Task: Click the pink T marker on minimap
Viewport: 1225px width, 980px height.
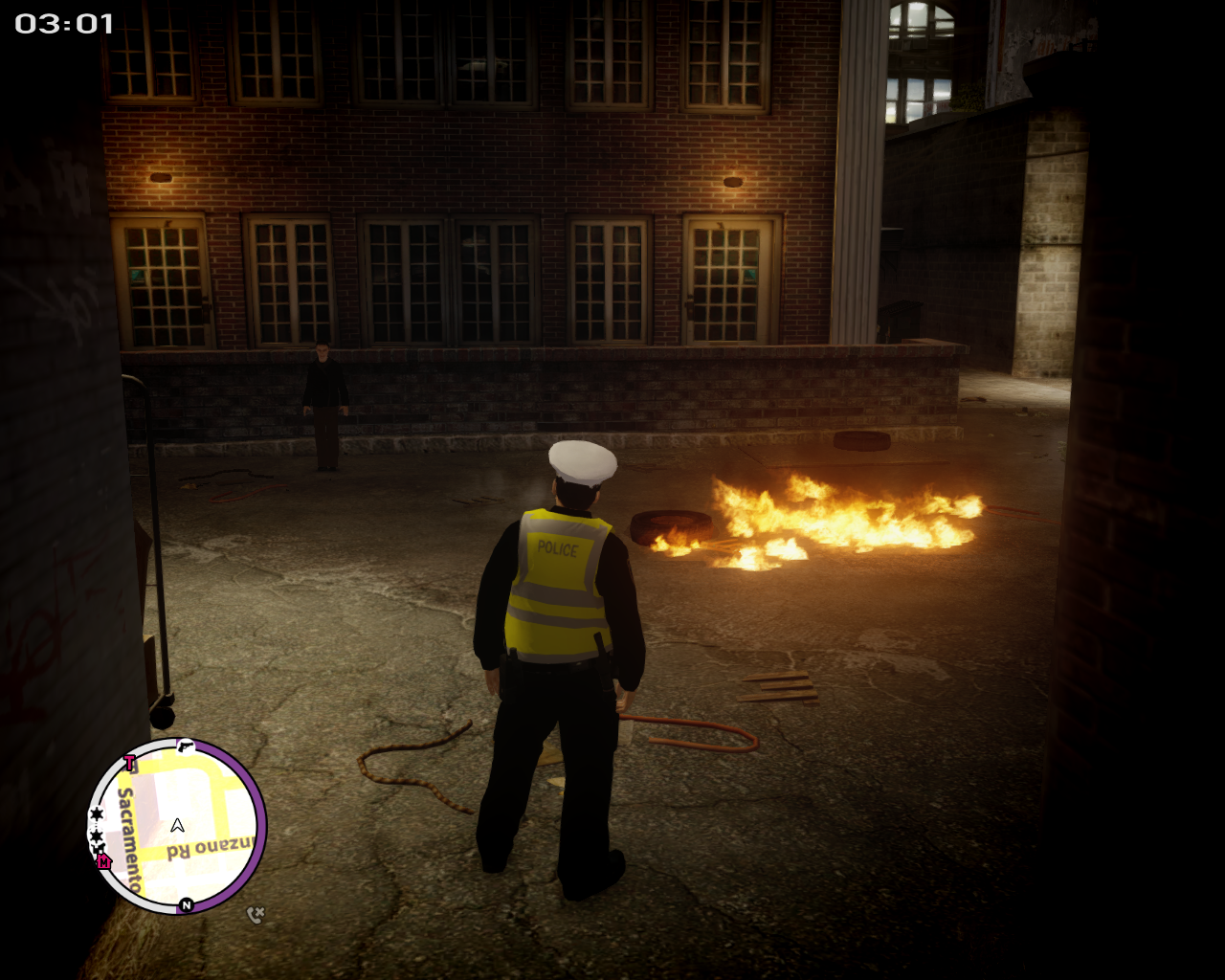Action: 130,763
